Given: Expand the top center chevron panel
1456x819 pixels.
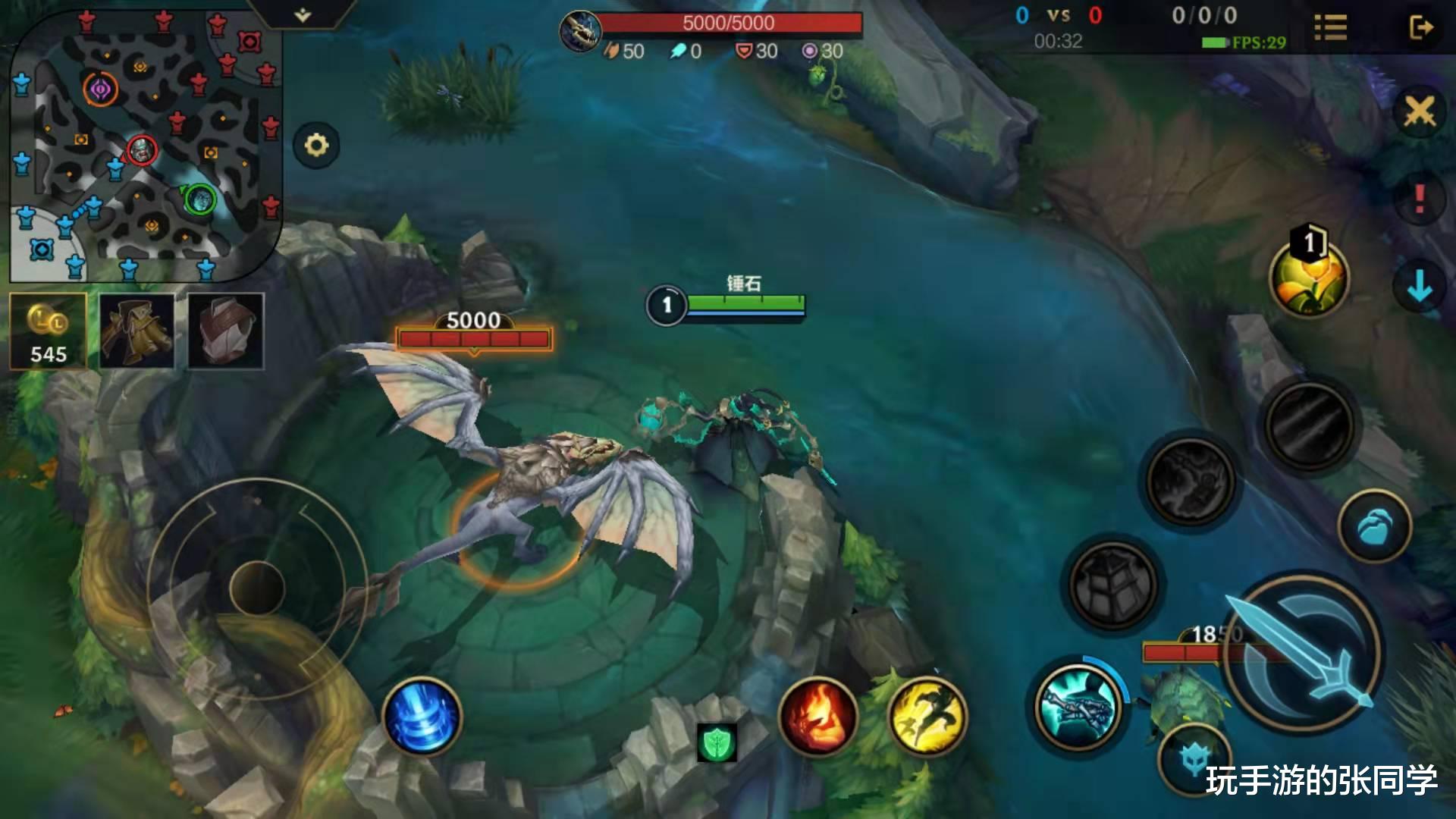Looking at the screenshot, I should coord(303,14).
